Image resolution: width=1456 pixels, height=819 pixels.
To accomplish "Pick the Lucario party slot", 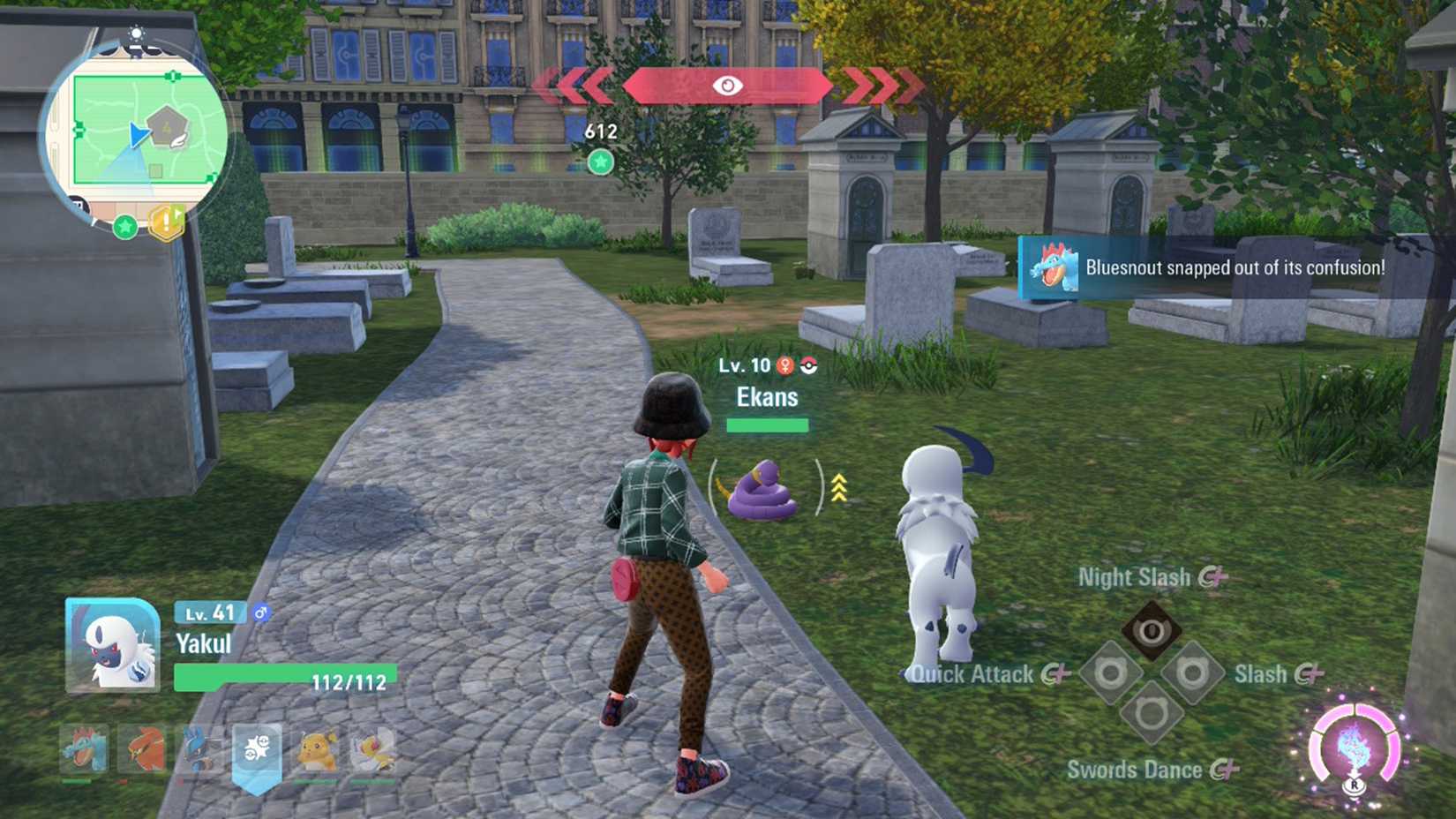I will click(x=199, y=749).
